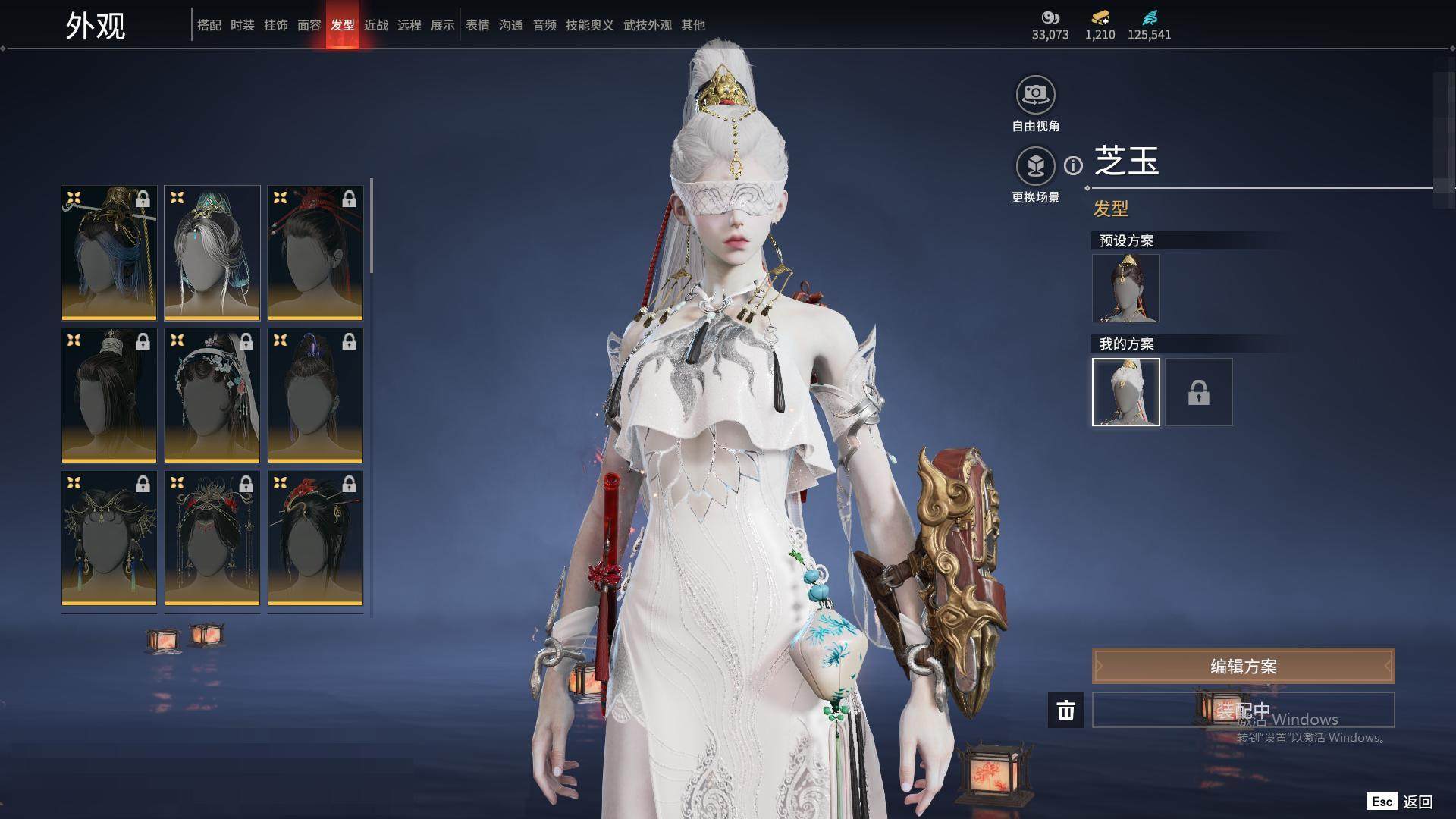Switch to the 时装 tab
The width and height of the screenshot is (1456, 819).
[243, 25]
